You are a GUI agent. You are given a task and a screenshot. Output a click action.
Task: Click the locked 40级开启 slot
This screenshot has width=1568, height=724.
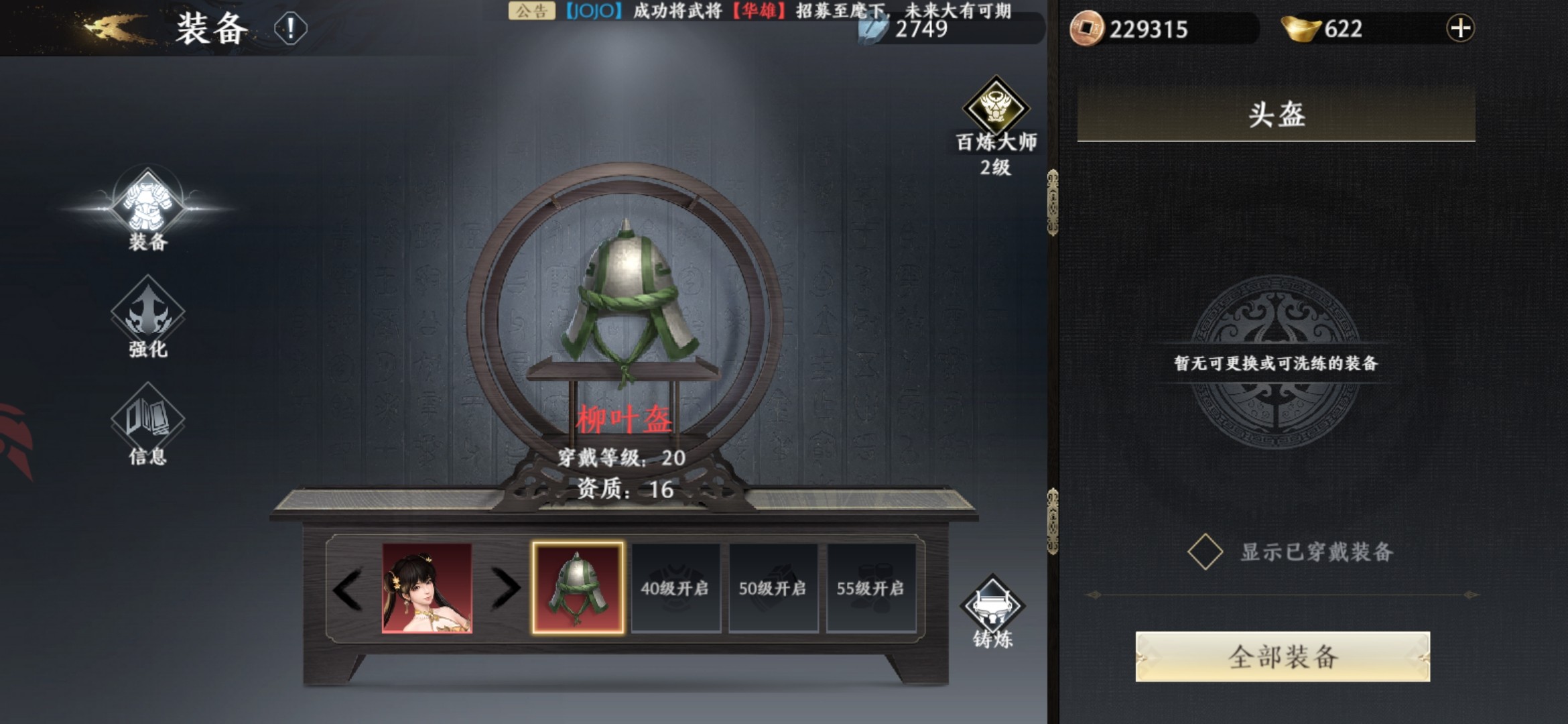coord(675,588)
